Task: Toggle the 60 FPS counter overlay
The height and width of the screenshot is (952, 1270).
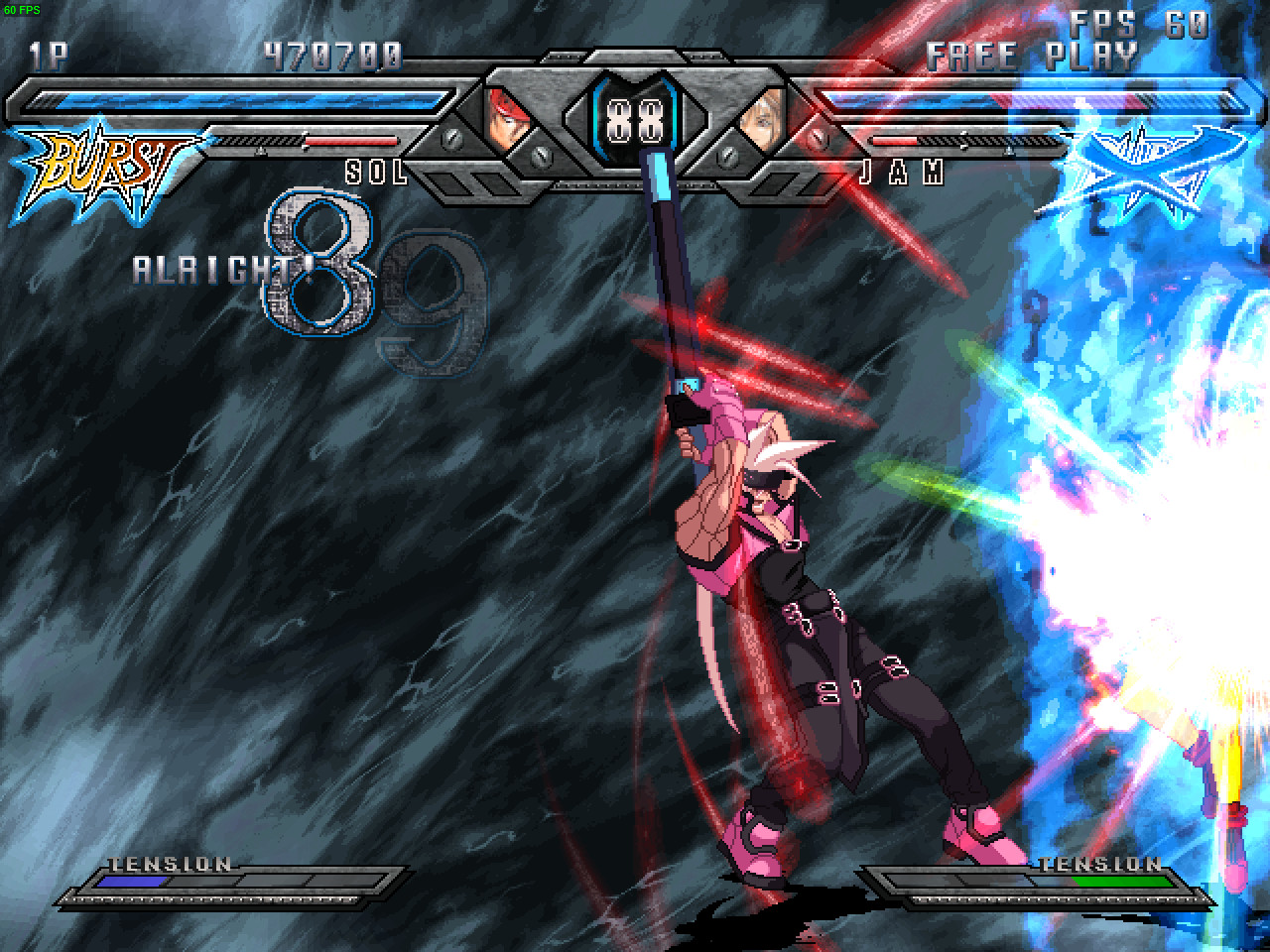Action: pos(22,8)
